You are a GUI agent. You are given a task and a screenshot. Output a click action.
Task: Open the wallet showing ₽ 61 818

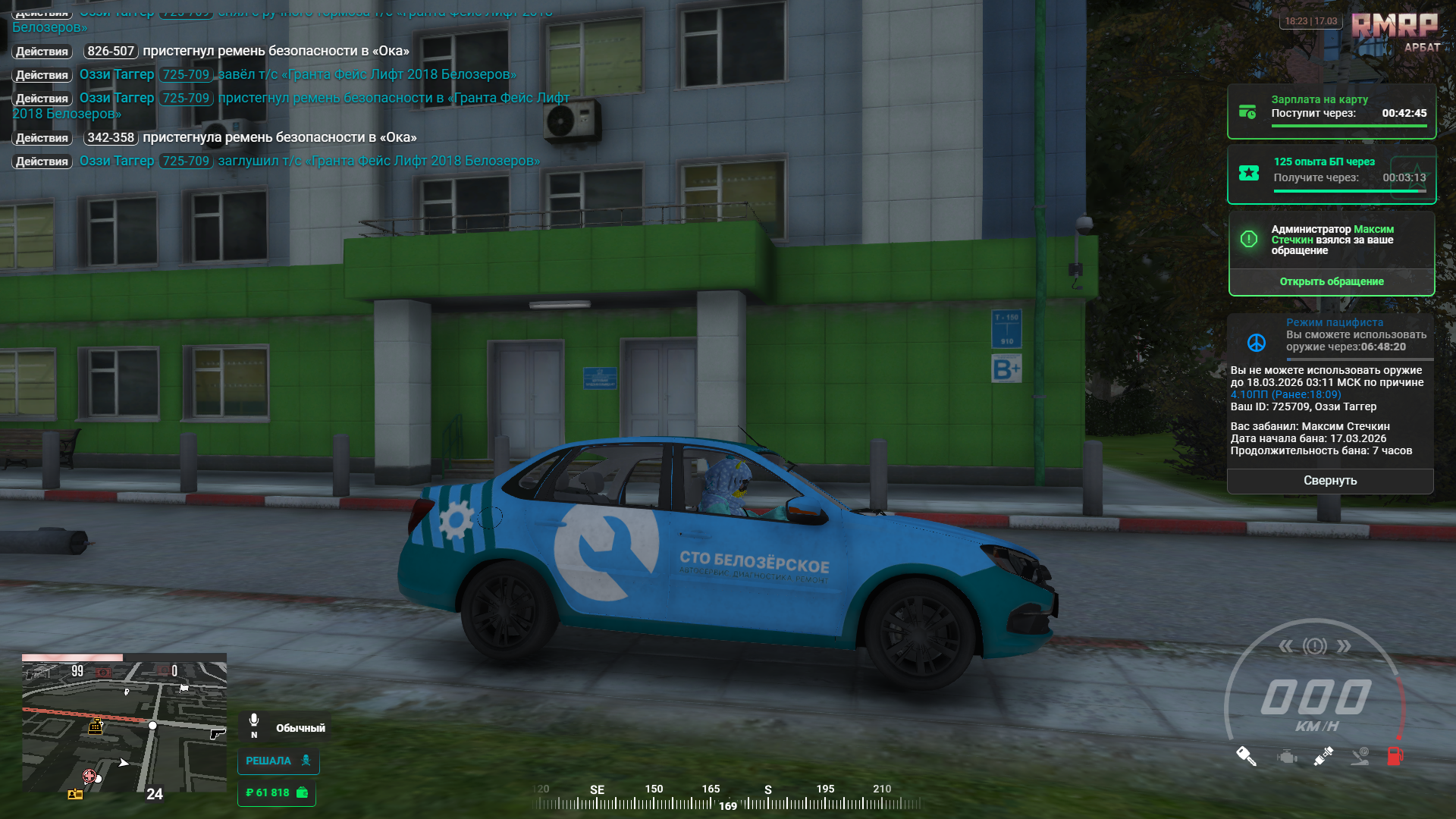coord(276,792)
